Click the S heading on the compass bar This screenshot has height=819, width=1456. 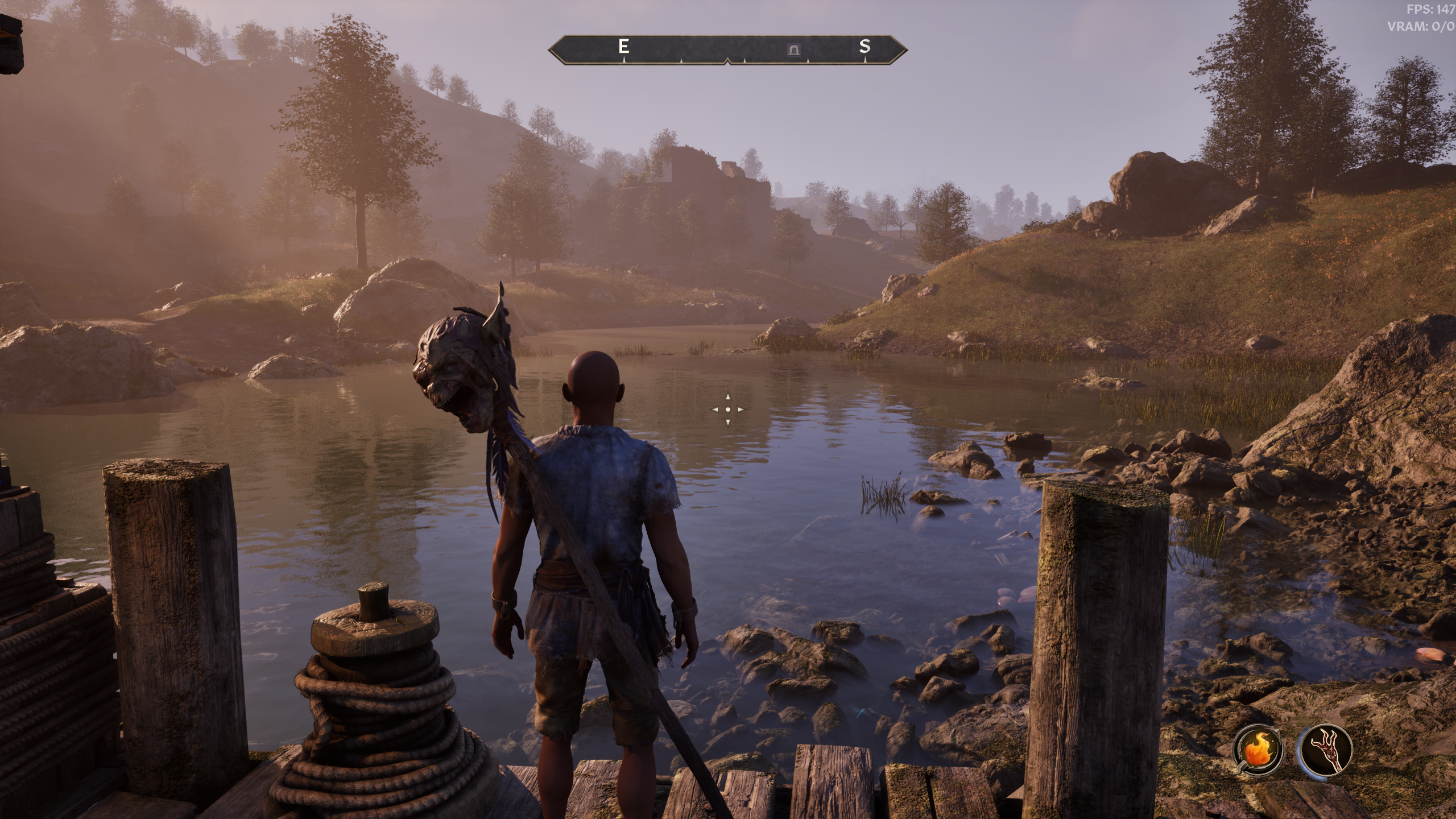pos(864,47)
